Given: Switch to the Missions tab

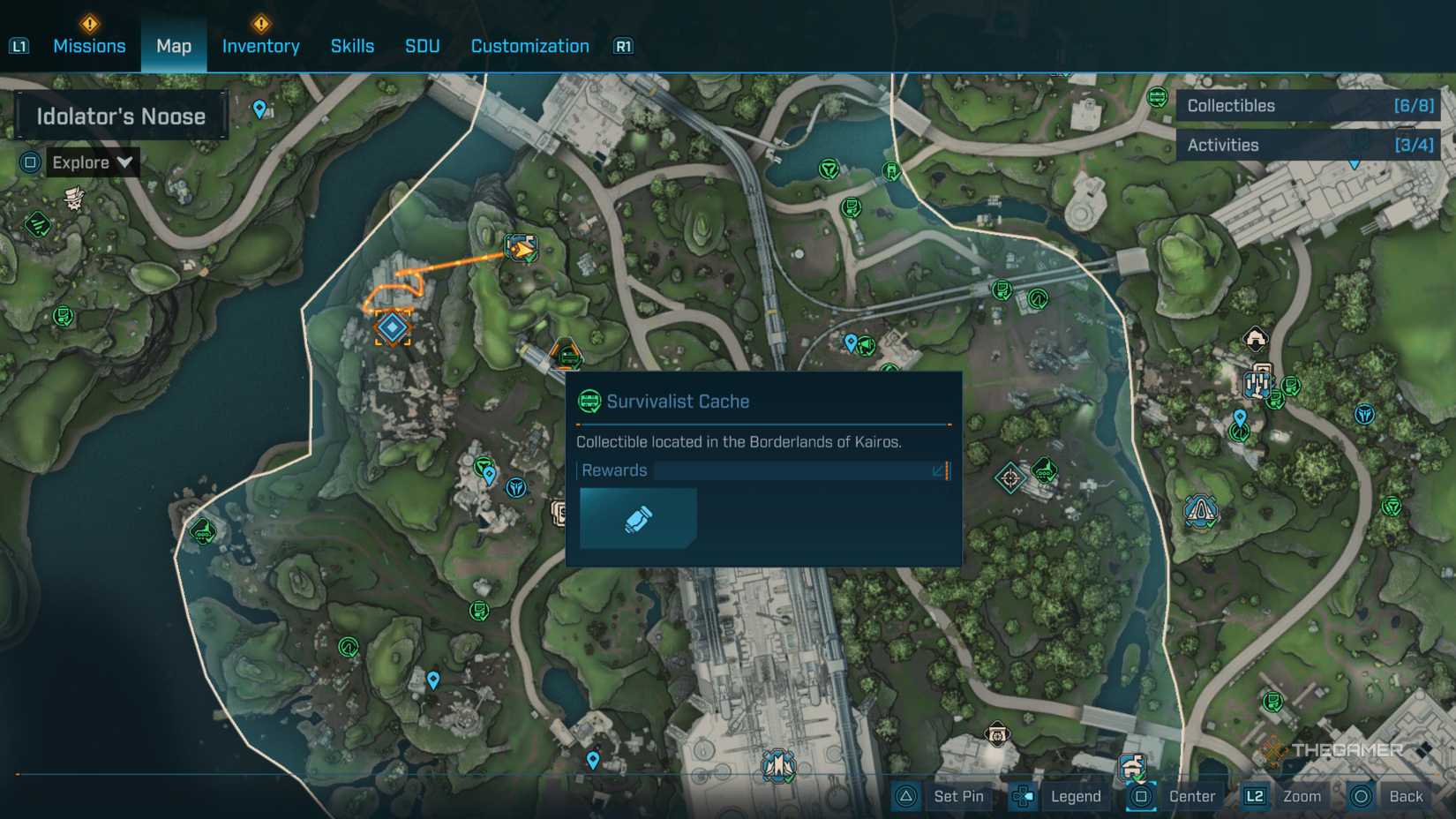Looking at the screenshot, I should (x=89, y=46).
